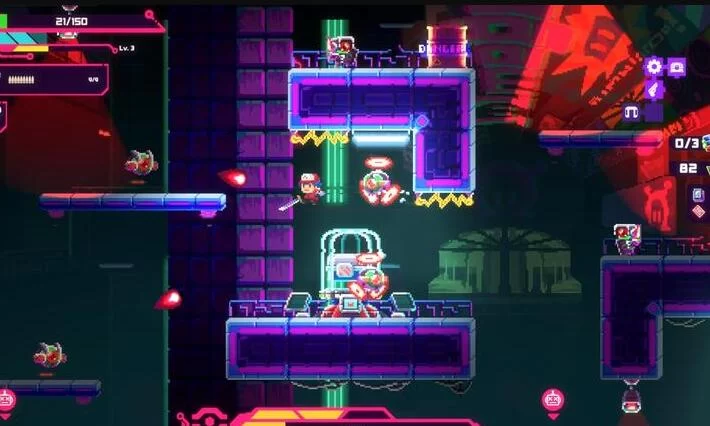The image size is (710, 426).
Task: Click the blue card item icon
Action: (x=698, y=194)
